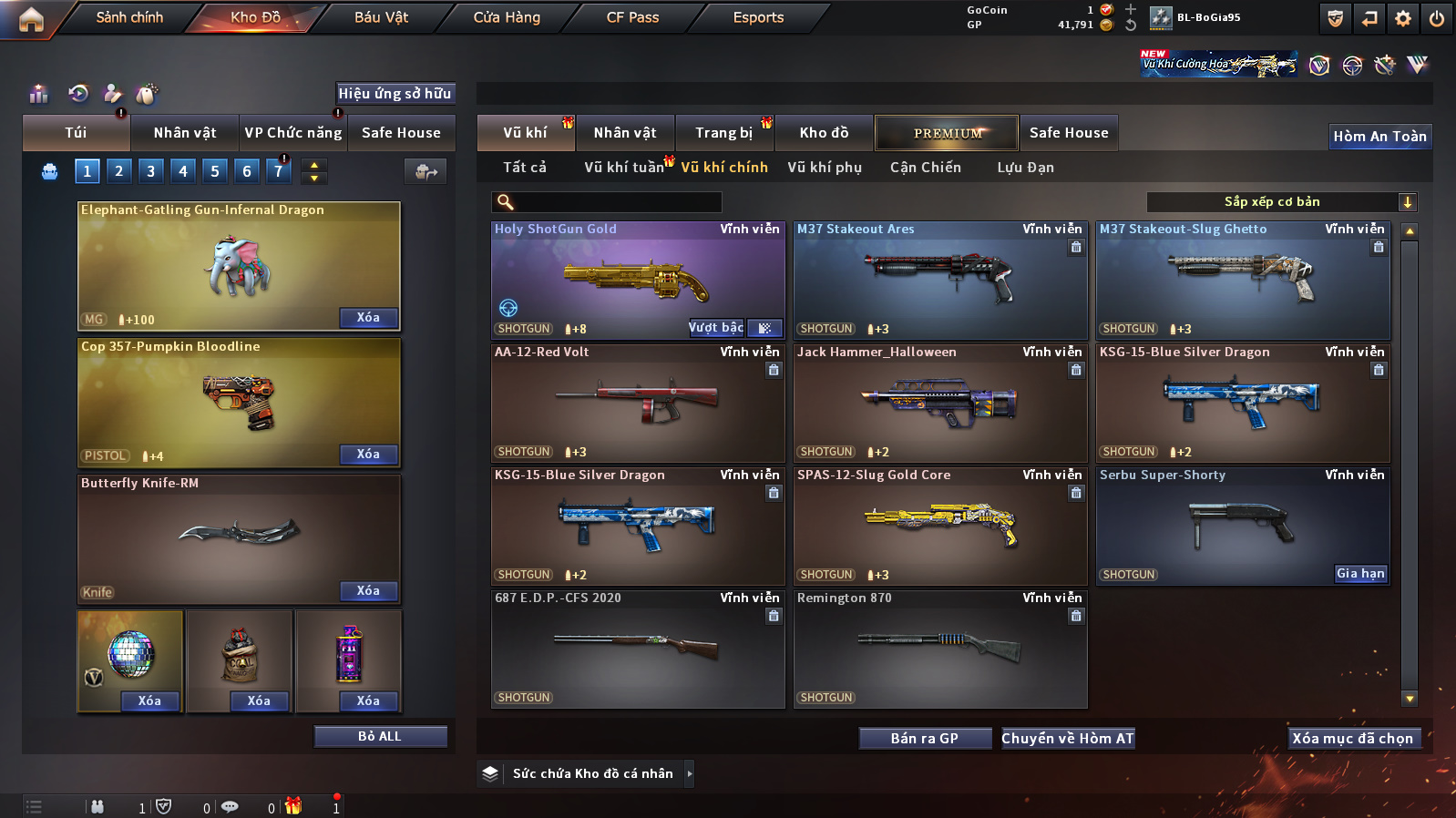Click Chuyển về Hòm AT button
This screenshot has width=1456, height=818.
pyautogui.click(x=1068, y=738)
